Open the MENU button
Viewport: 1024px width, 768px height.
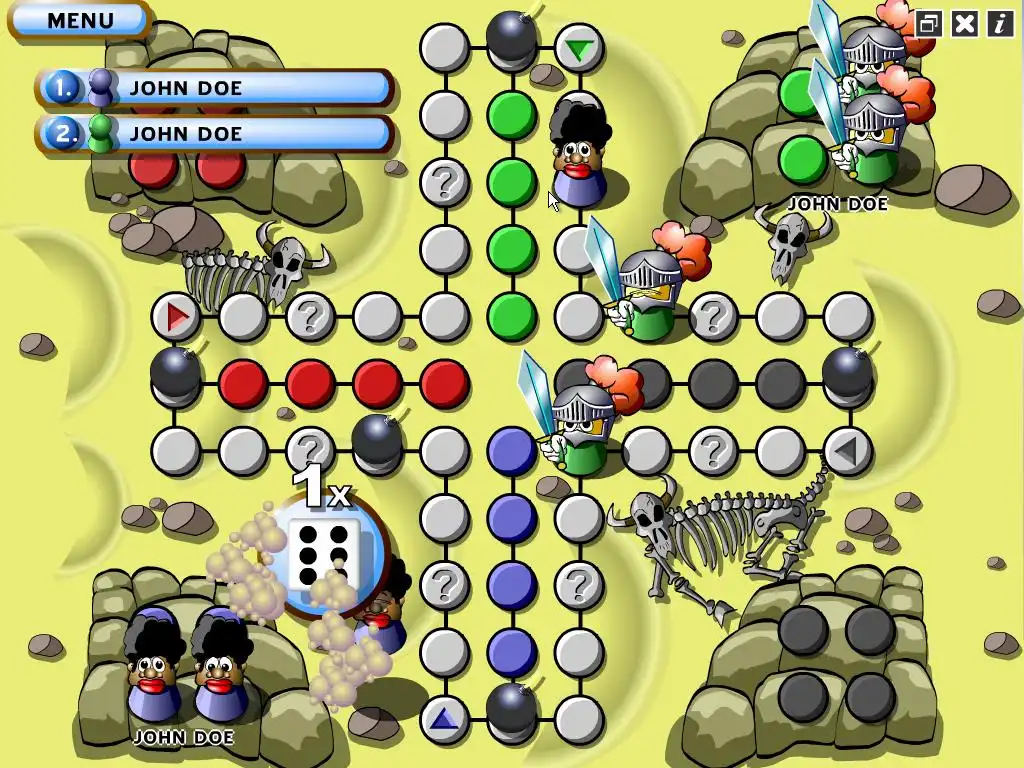point(79,20)
